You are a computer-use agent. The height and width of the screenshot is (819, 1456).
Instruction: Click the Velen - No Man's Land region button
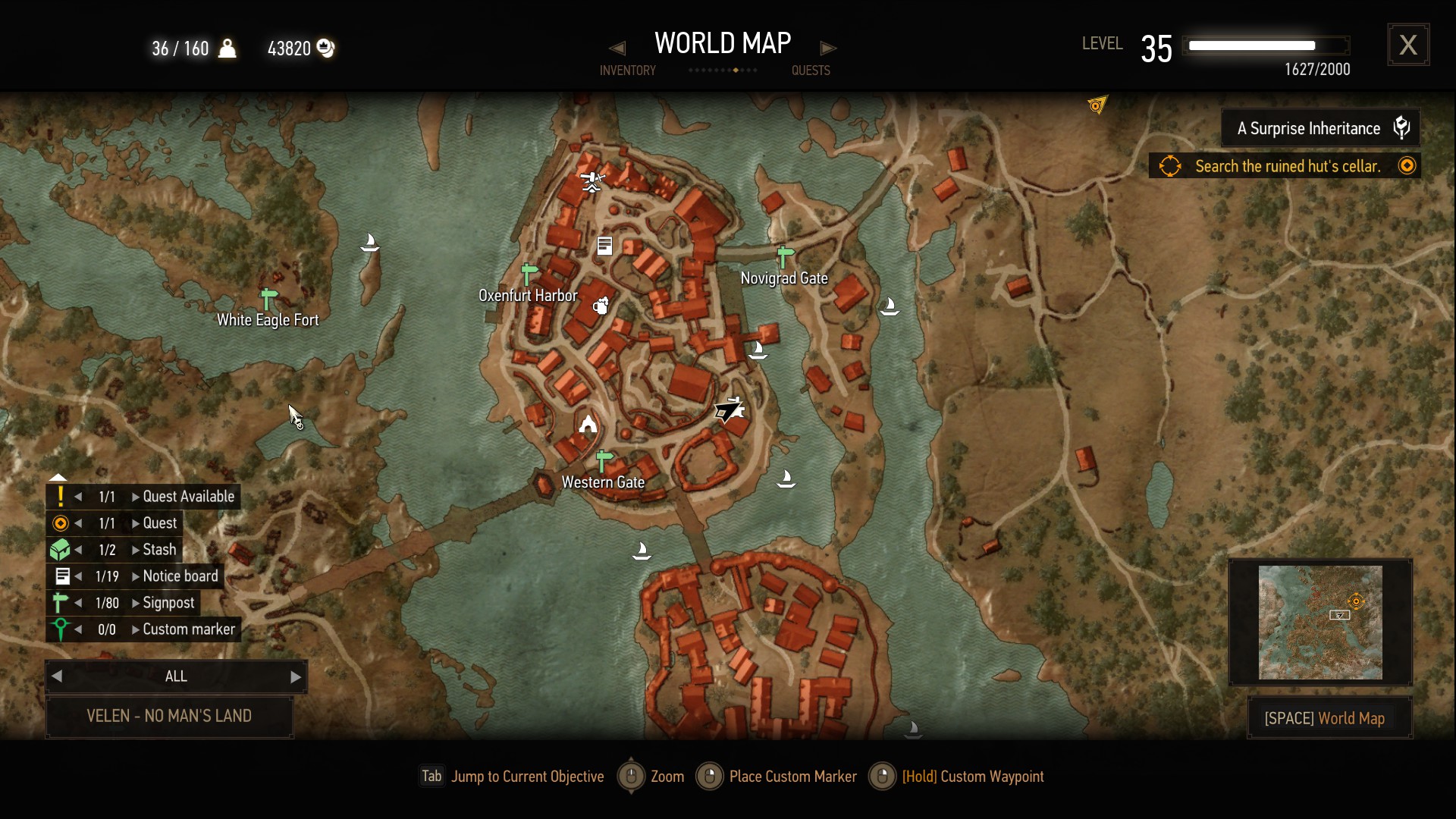pyautogui.click(x=169, y=716)
